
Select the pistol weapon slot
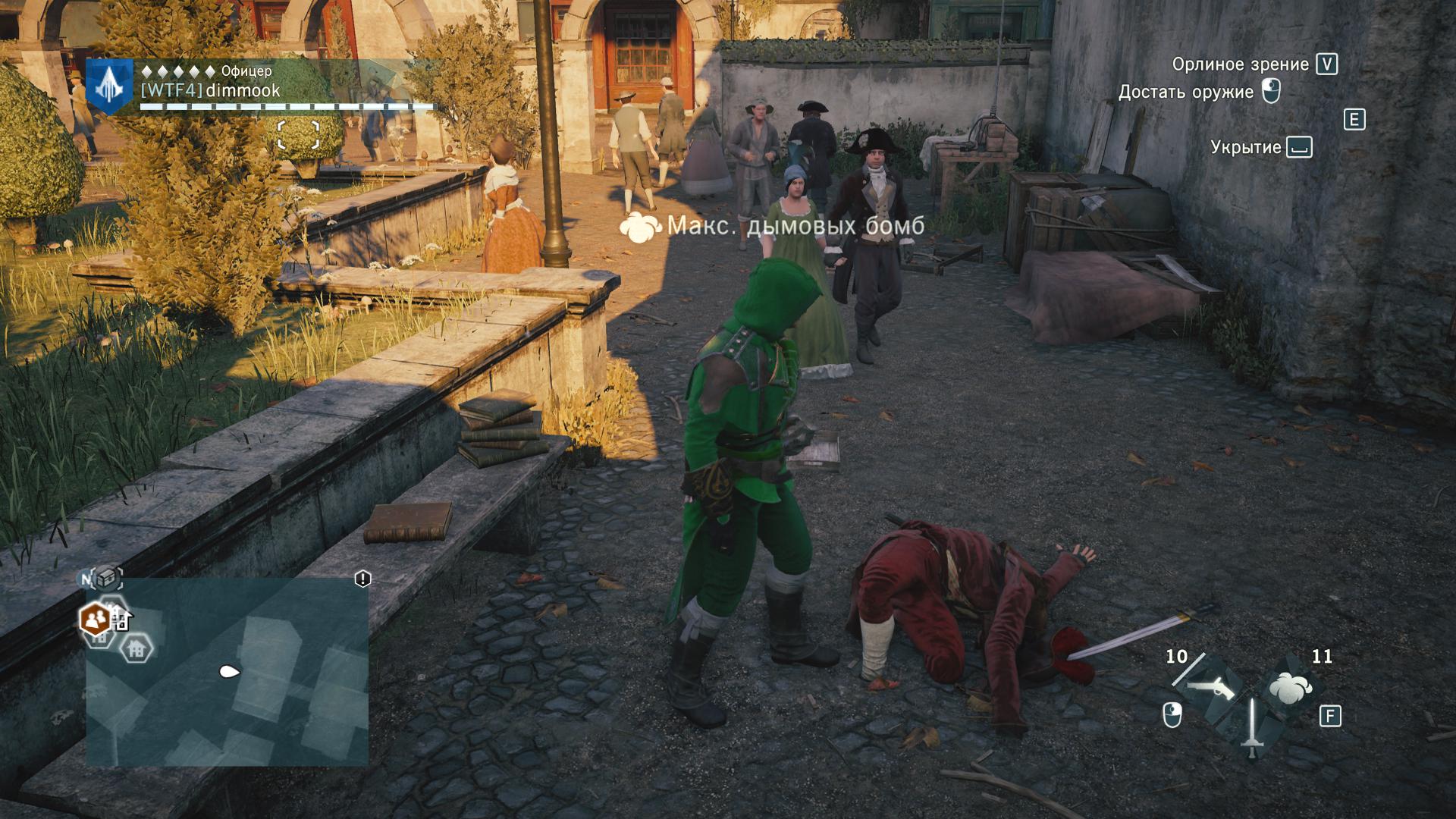1210,687
